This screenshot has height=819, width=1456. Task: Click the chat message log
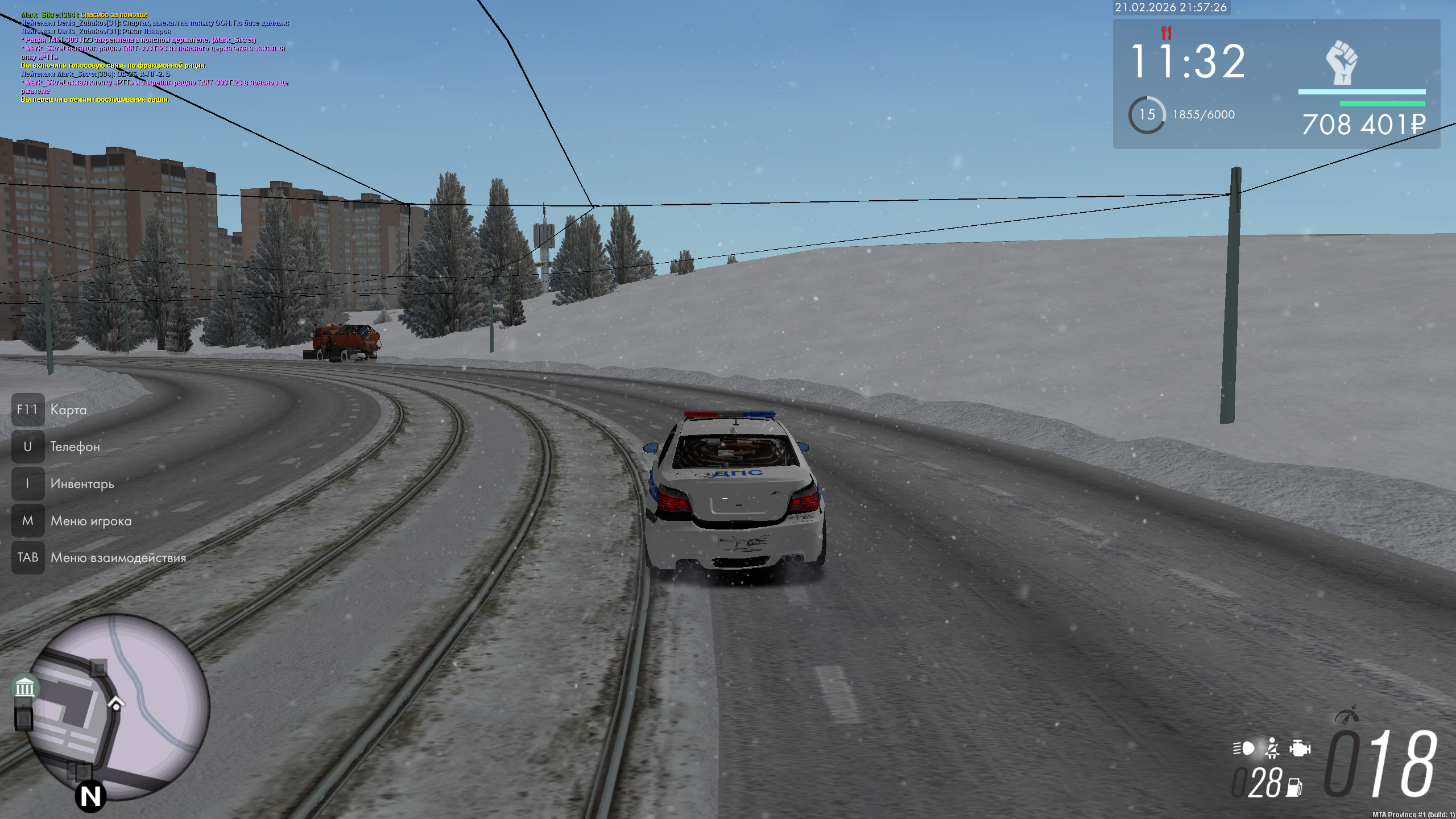155,57
